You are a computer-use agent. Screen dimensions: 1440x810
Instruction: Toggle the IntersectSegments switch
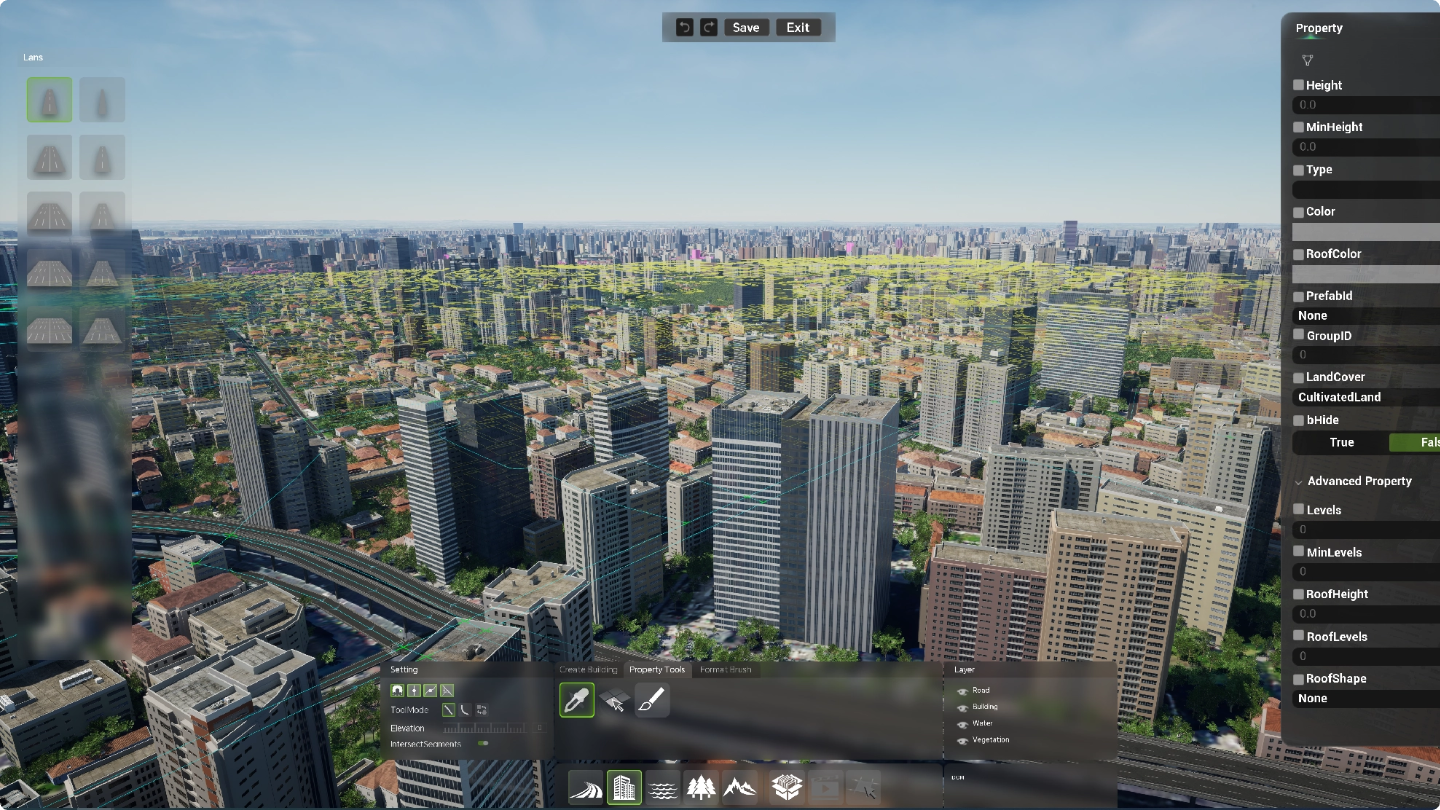483,744
